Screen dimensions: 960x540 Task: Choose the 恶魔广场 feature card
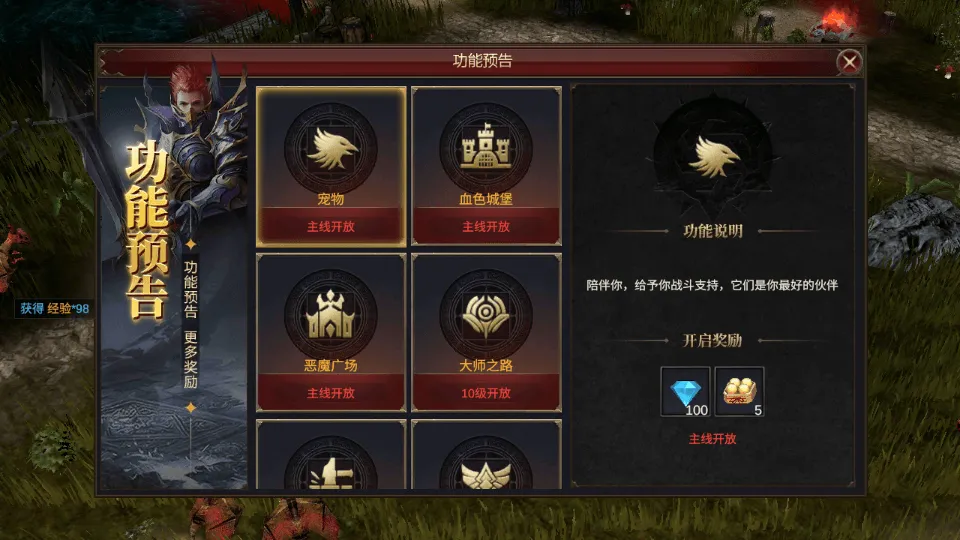click(x=331, y=331)
